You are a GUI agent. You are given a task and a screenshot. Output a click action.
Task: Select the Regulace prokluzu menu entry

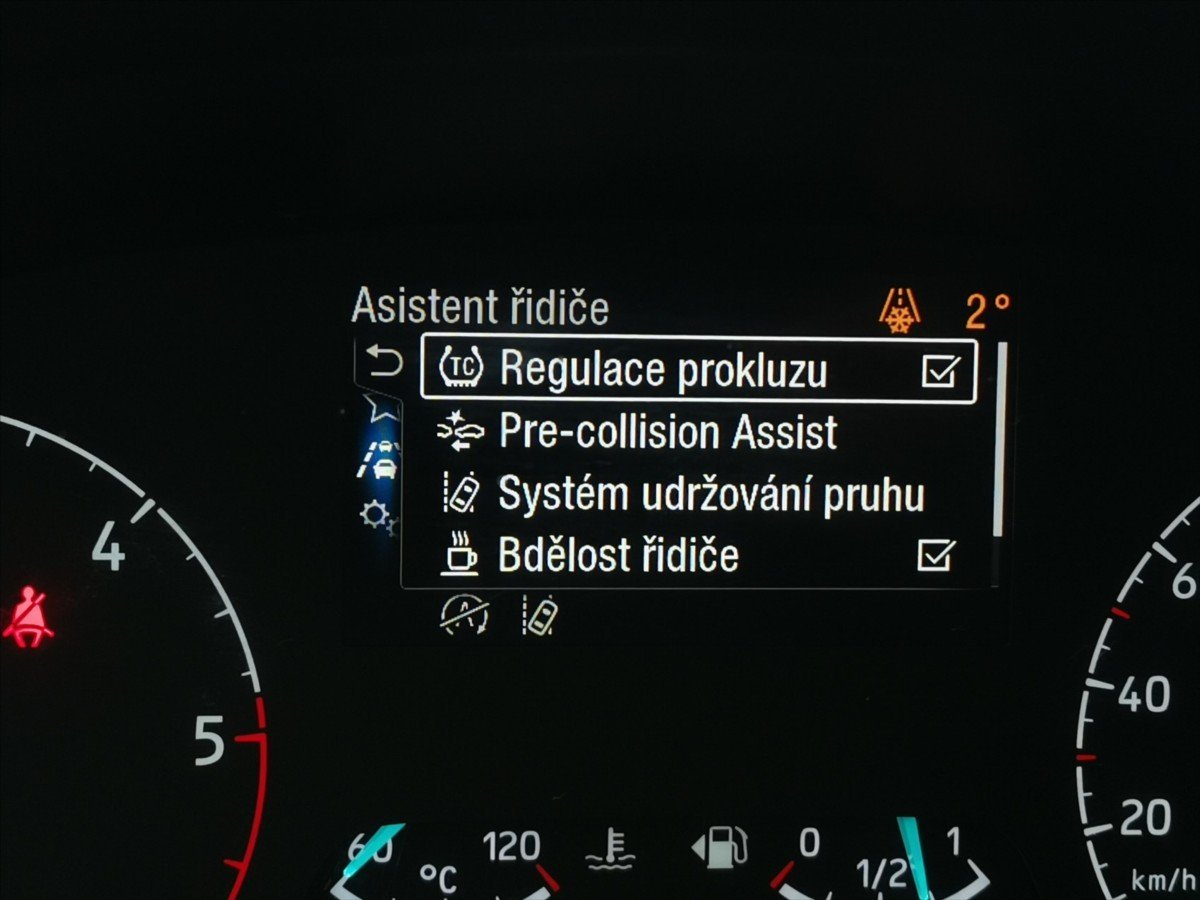pyautogui.click(x=662, y=370)
